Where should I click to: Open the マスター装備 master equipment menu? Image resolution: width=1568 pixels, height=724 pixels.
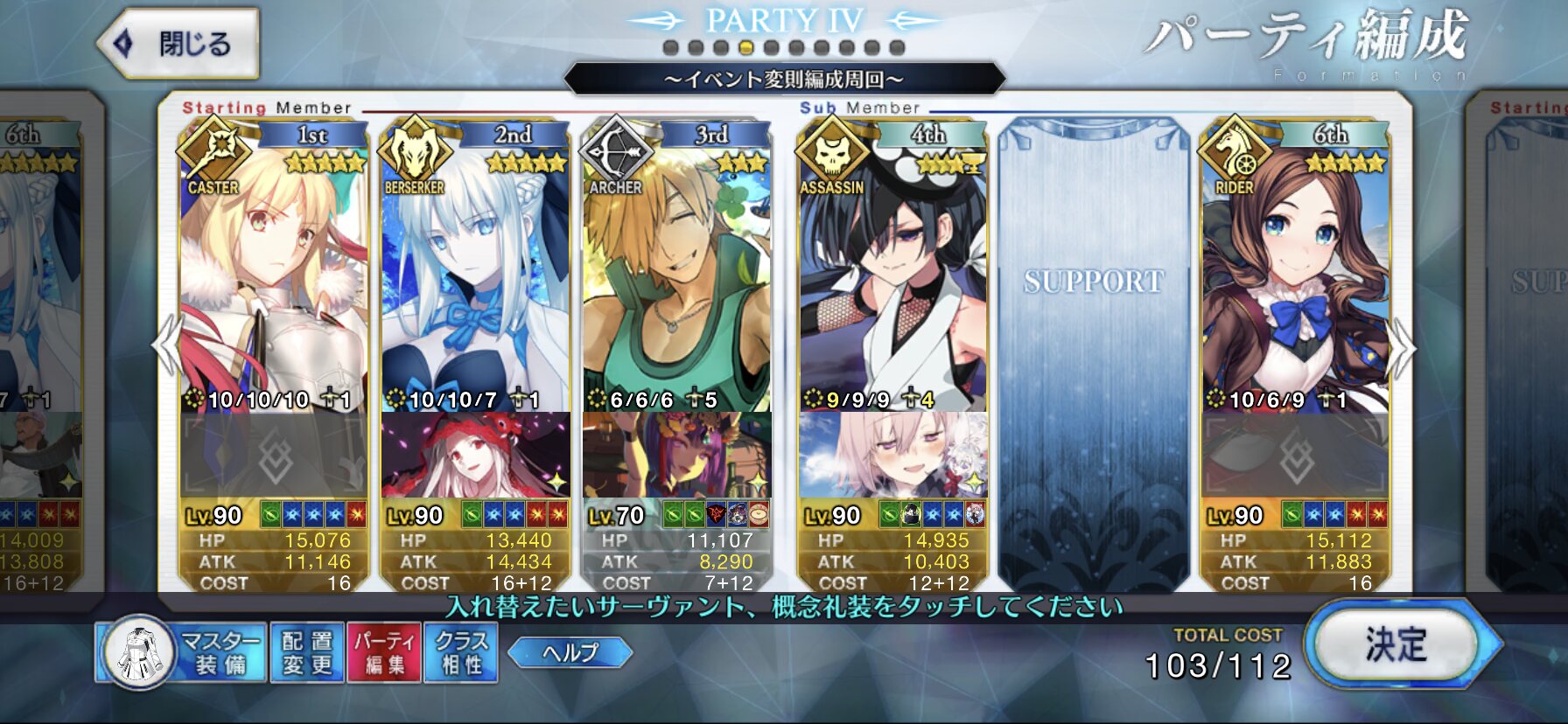point(181,653)
